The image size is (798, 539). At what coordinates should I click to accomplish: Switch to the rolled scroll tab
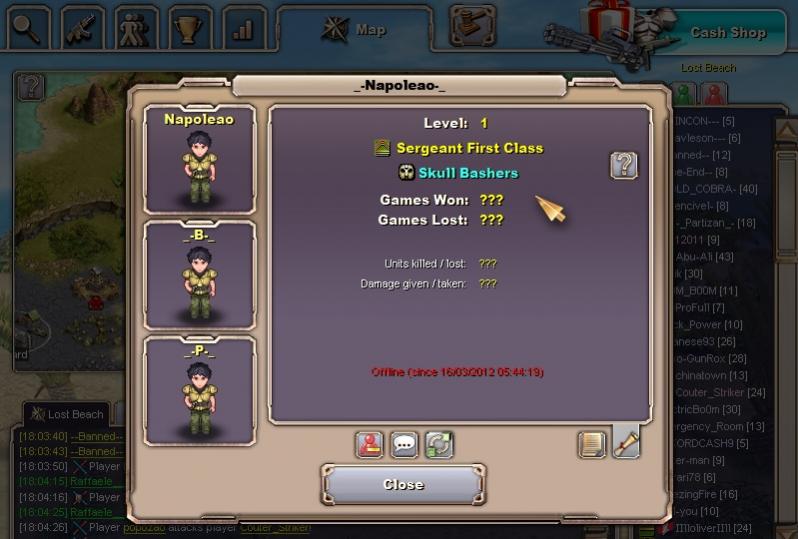(x=626, y=442)
